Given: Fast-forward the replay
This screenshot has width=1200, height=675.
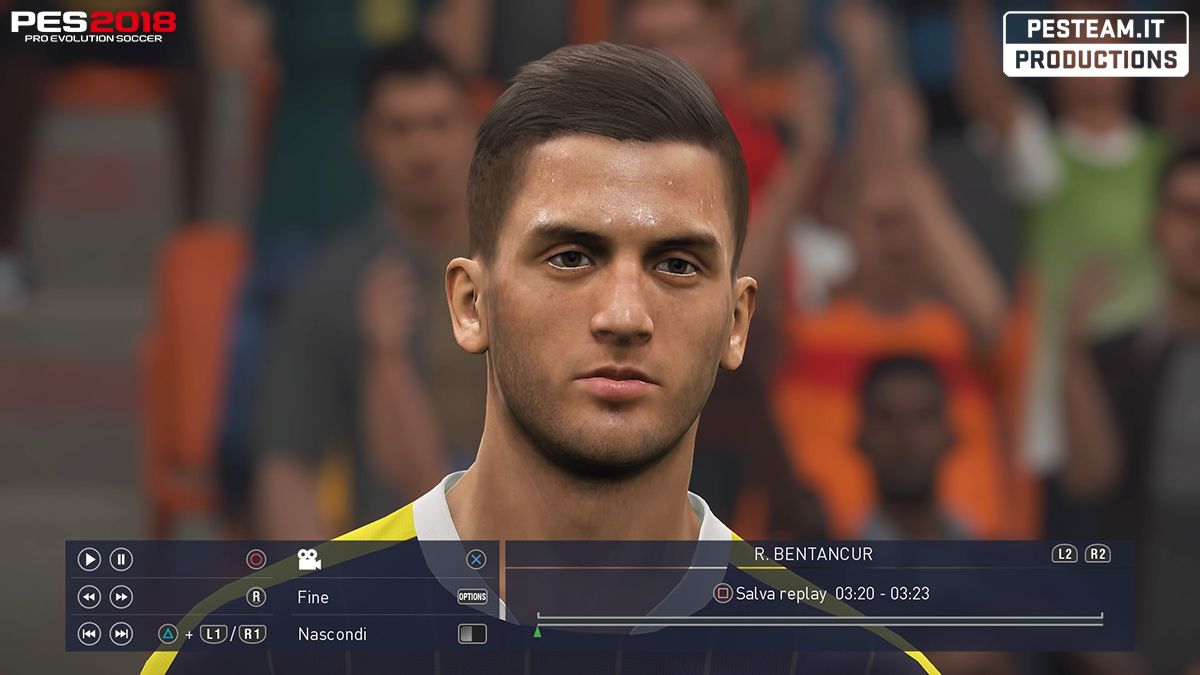Looking at the screenshot, I should (x=121, y=597).
